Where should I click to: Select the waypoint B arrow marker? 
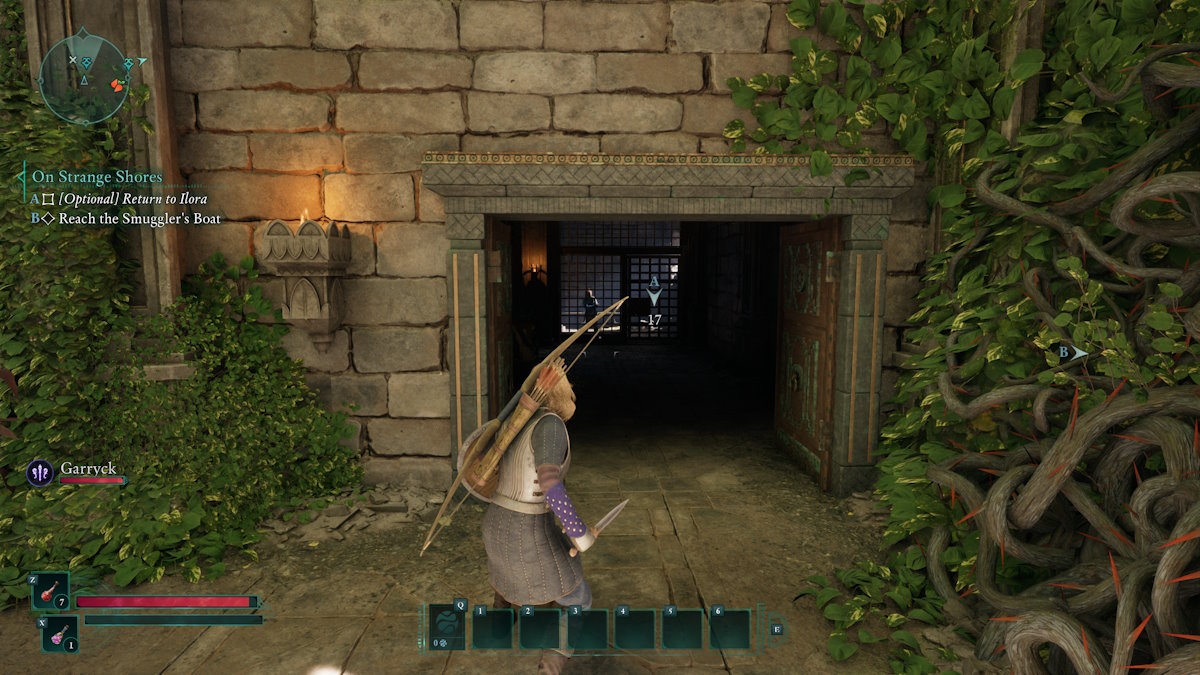1073,352
